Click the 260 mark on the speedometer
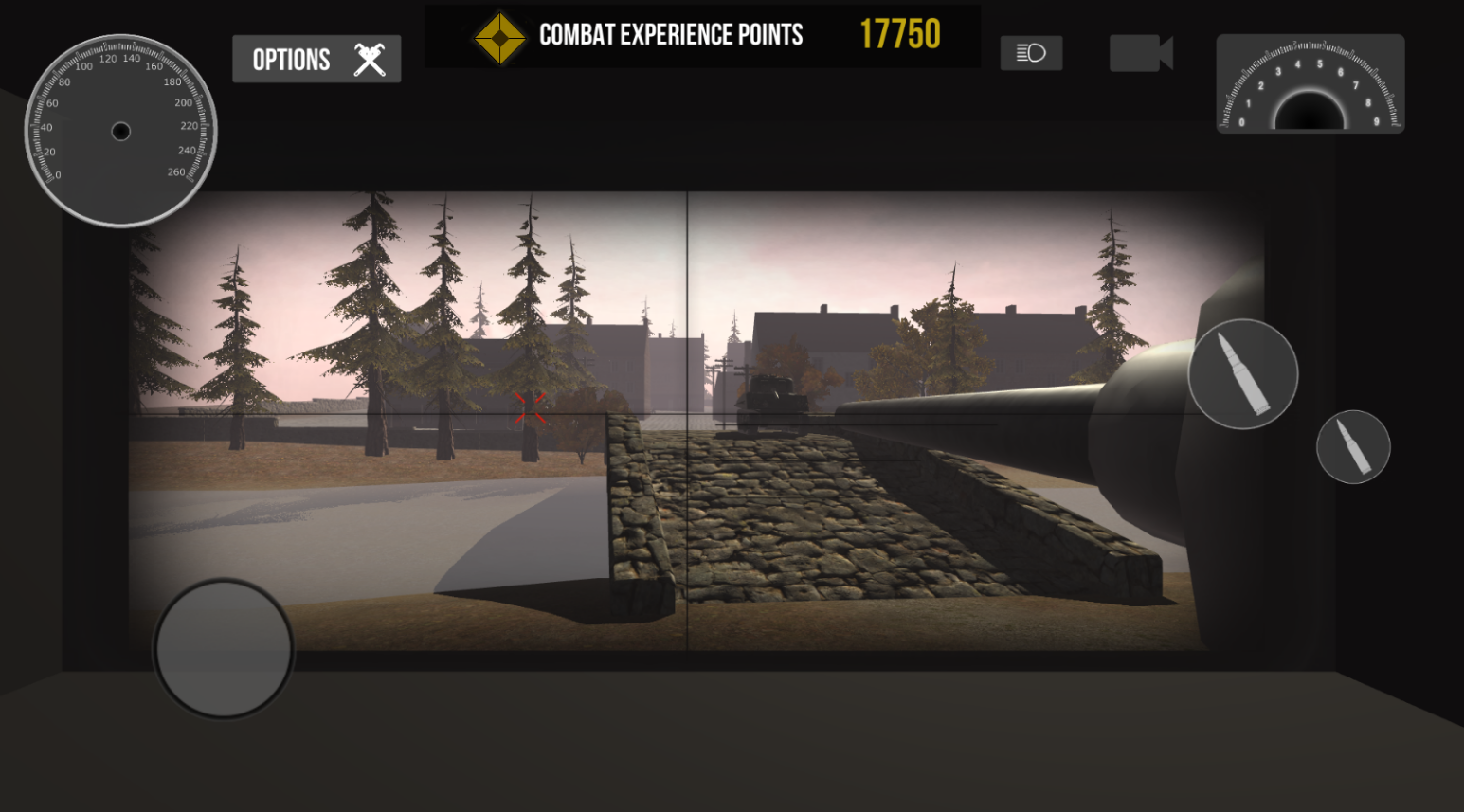This screenshot has width=1464, height=812. (177, 171)
